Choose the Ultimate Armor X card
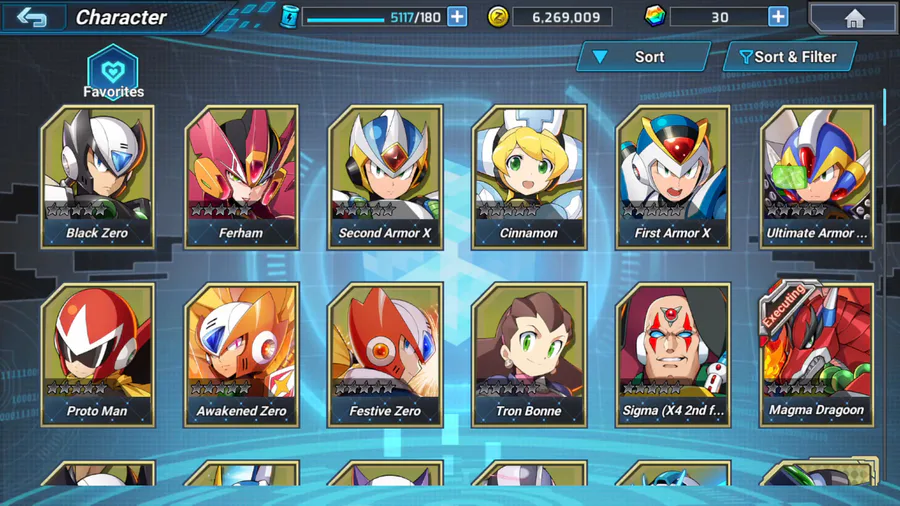 pyautogui.click(x=817, y=175)
